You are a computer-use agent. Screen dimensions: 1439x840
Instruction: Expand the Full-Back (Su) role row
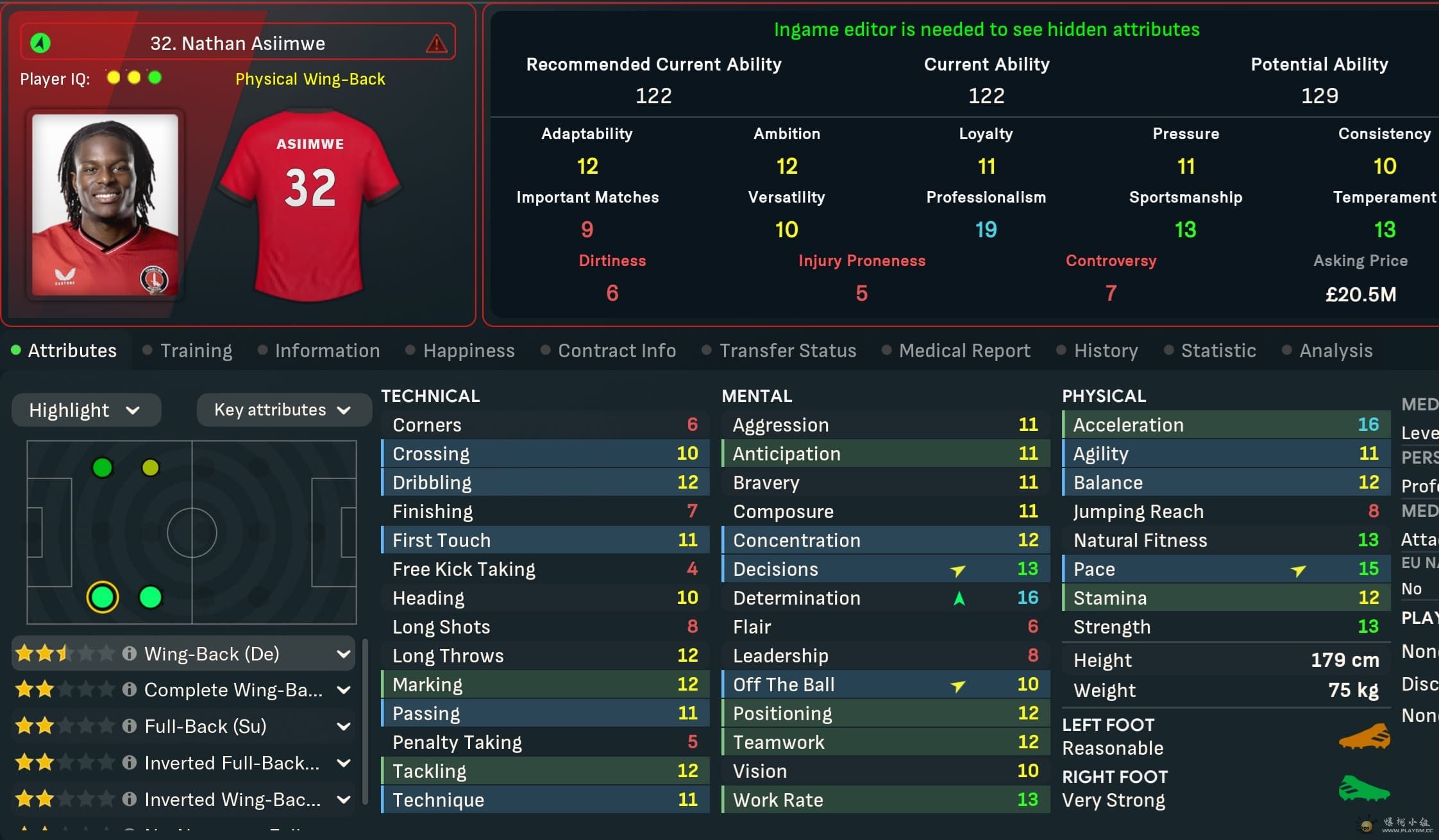pyautogui.click(x=344, y=727)
